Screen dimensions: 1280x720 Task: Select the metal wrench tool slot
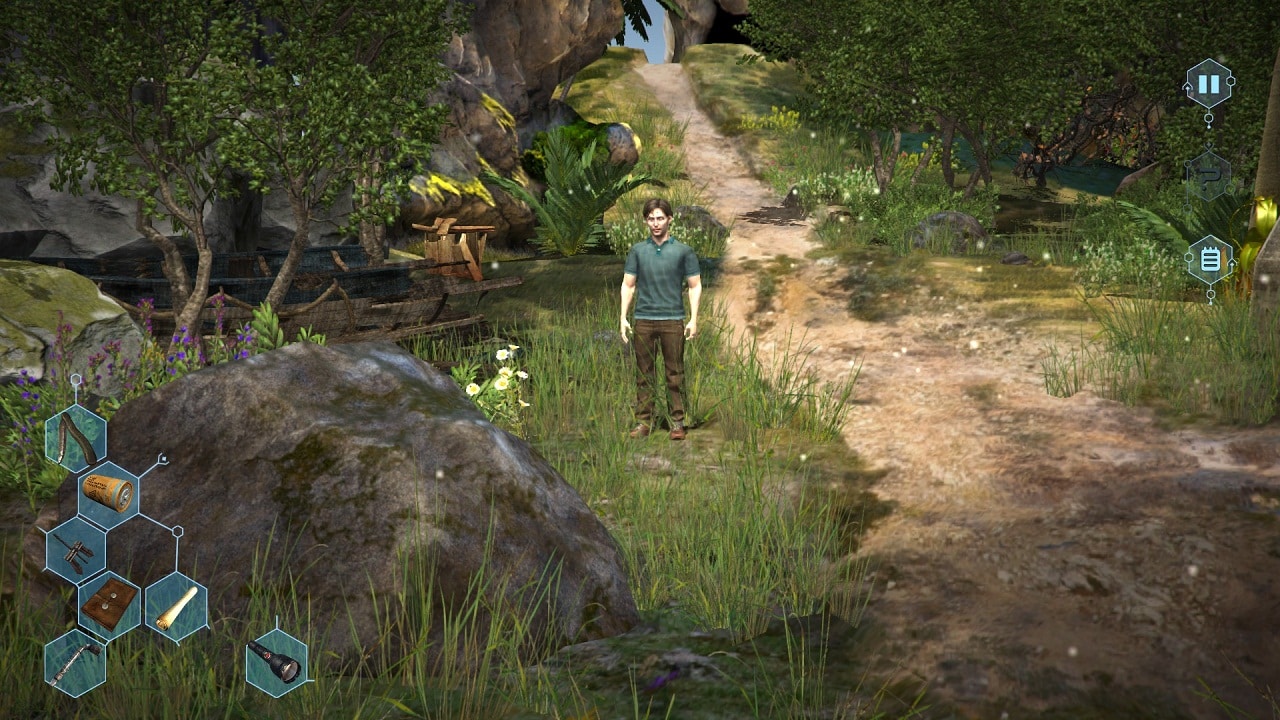(x=75, y=663)
